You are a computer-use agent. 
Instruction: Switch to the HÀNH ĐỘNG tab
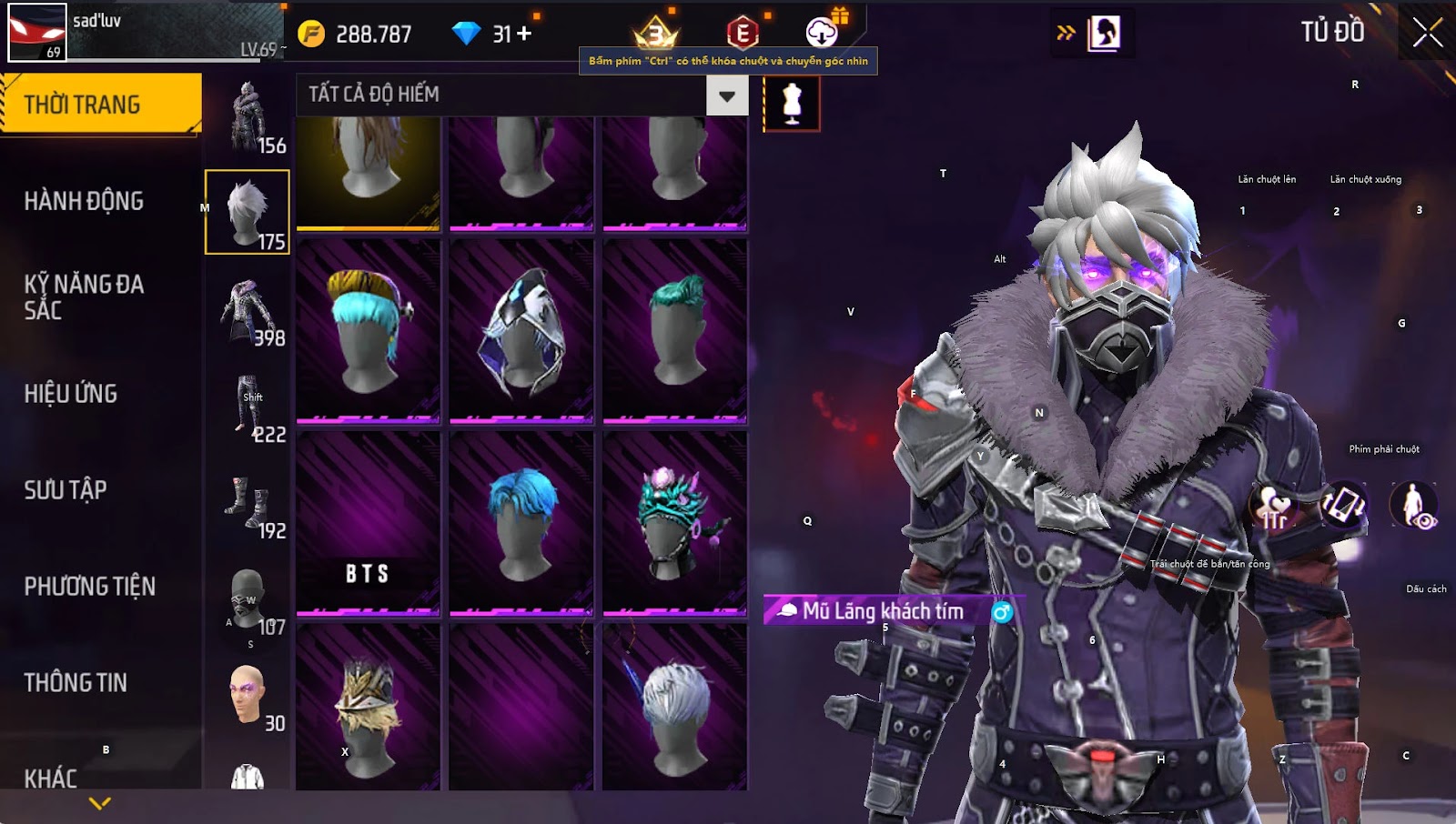point(84,201)
